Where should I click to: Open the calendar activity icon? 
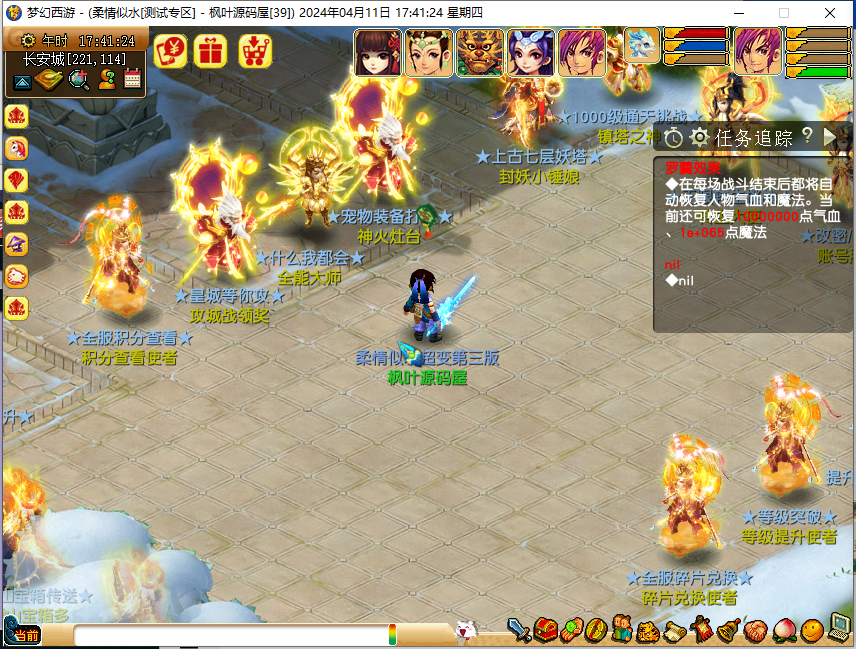point(132,80)
